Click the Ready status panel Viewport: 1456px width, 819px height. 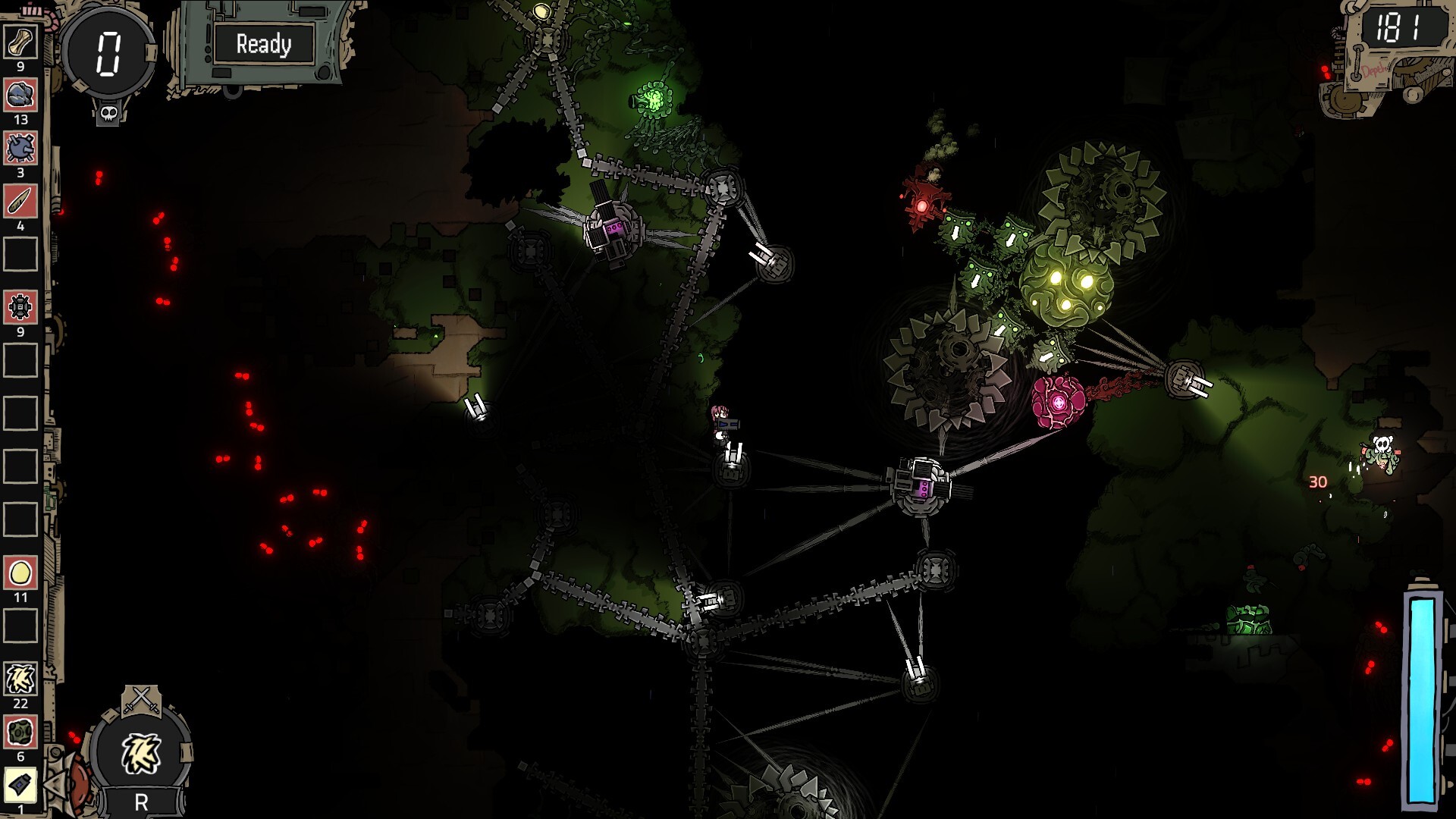pyautogui.click(x=263, y=44)
